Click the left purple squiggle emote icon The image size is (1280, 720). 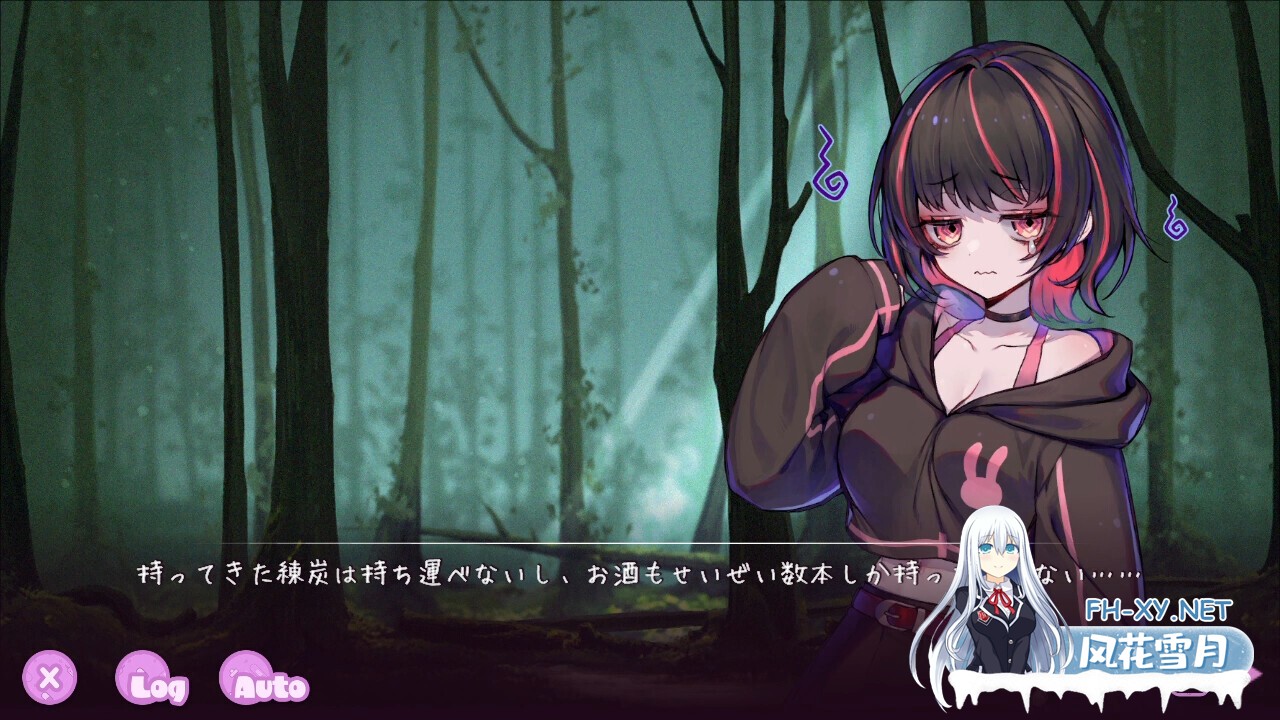point(831,161)
